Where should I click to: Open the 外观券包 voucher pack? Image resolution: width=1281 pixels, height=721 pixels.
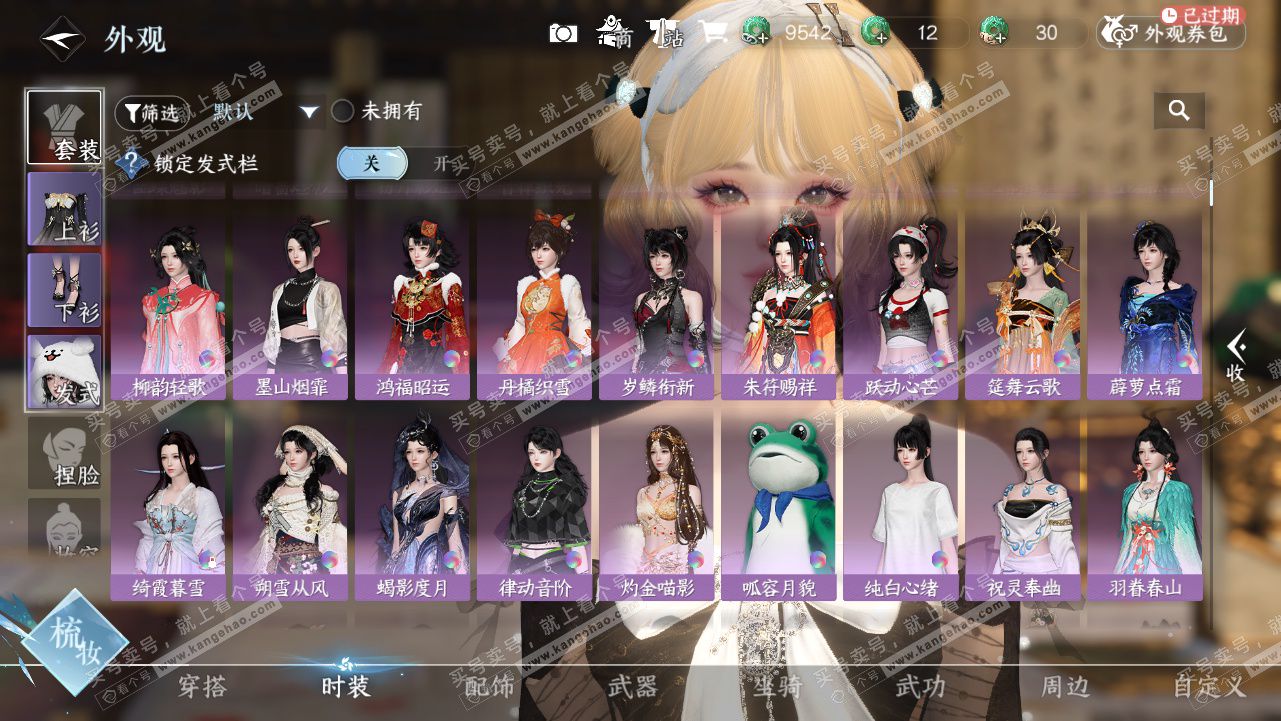[1171, 33]
